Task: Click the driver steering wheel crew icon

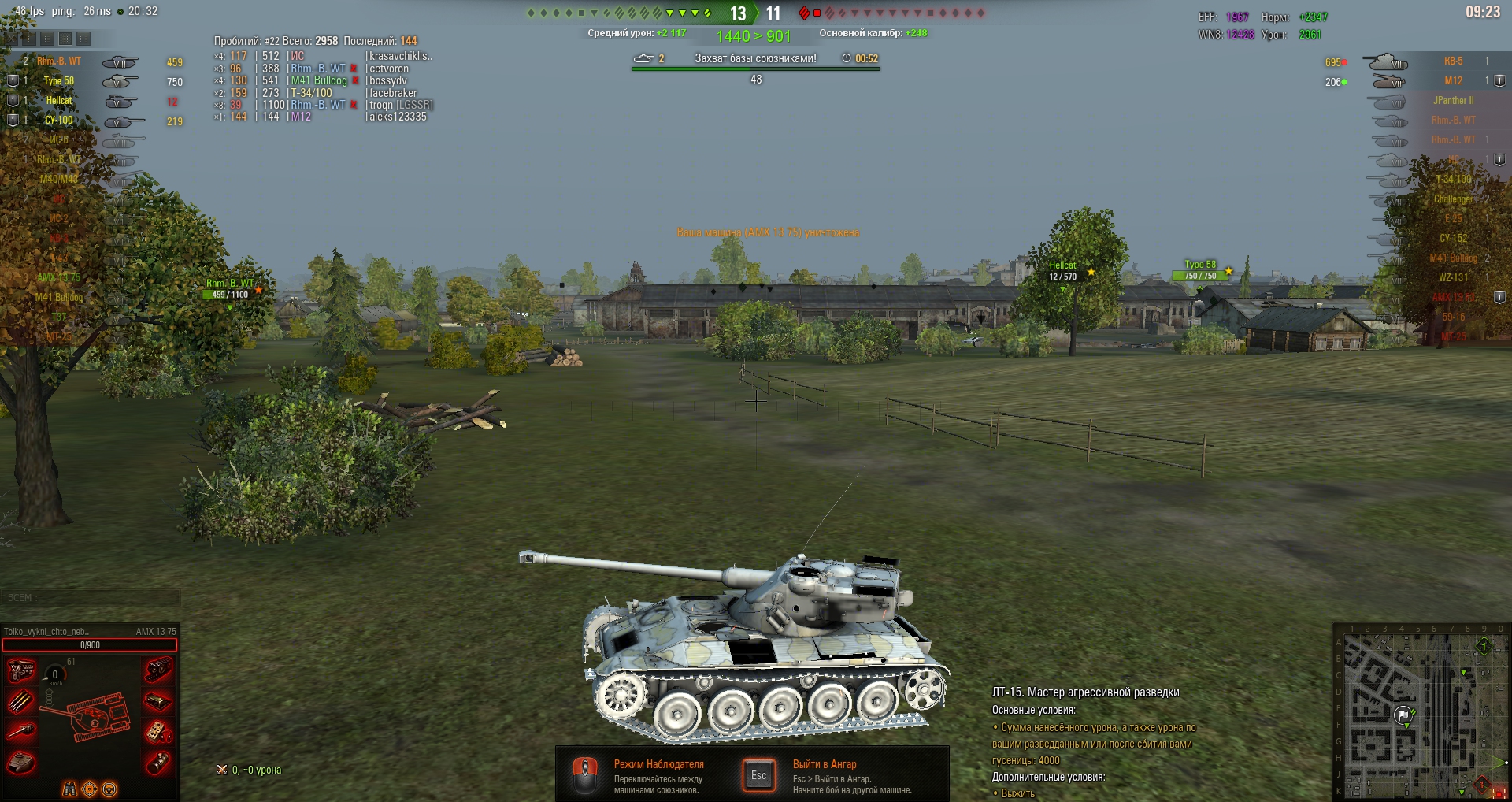Action: tap(109, 789)
